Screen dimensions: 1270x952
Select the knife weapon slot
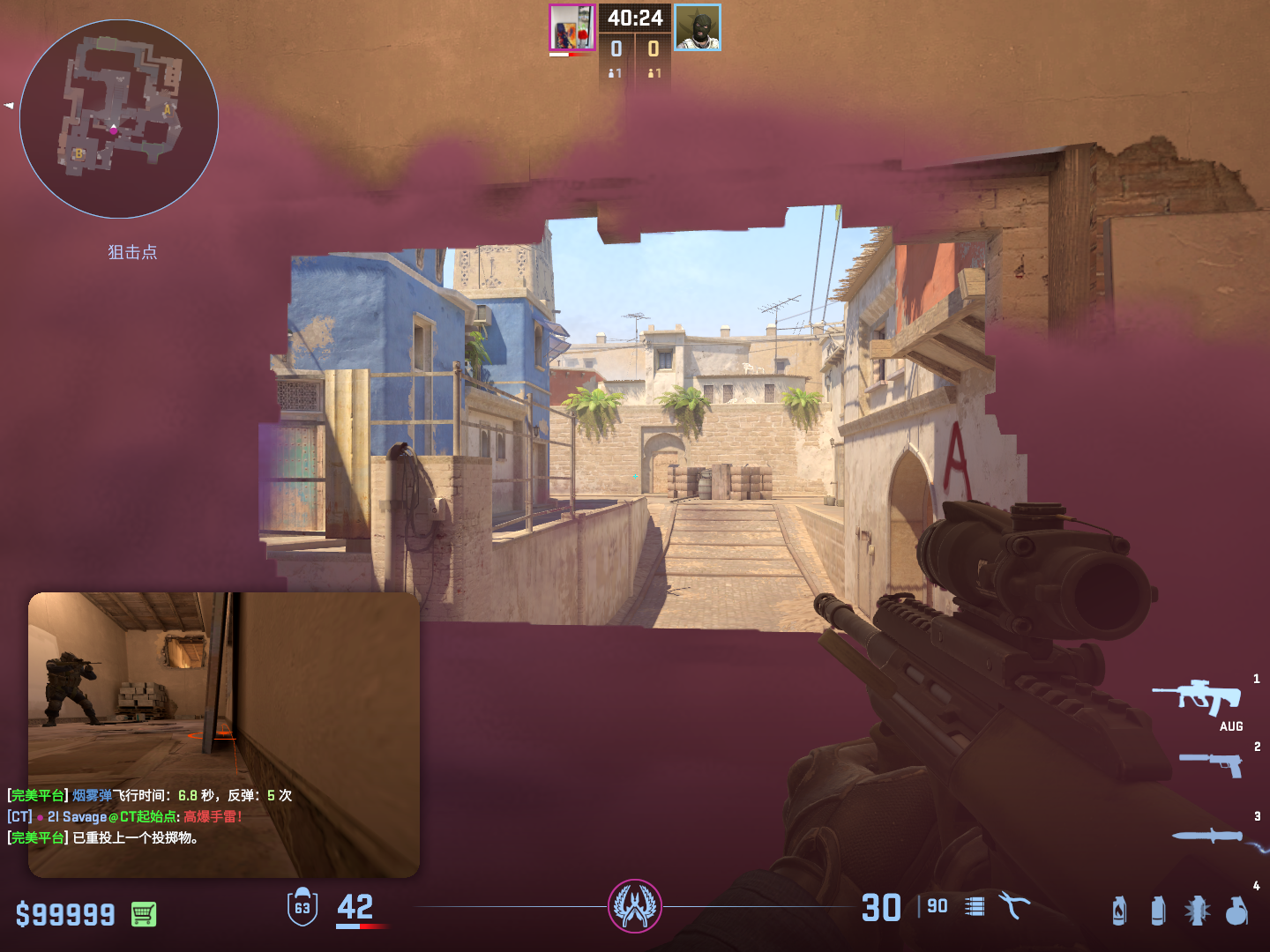(1209, 835)
